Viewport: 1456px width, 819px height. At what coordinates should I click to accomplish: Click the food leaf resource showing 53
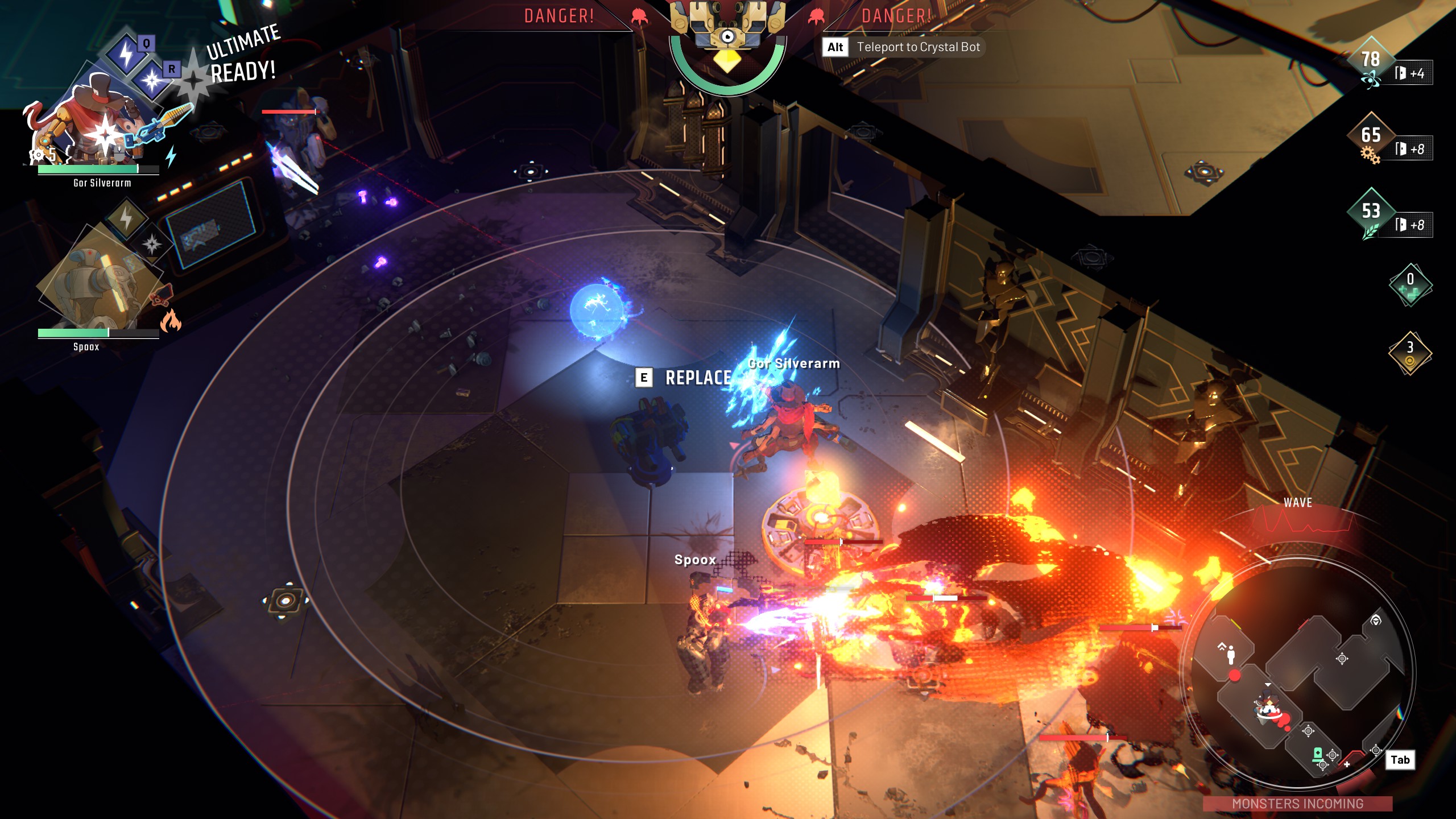[x=1371, y=212]
